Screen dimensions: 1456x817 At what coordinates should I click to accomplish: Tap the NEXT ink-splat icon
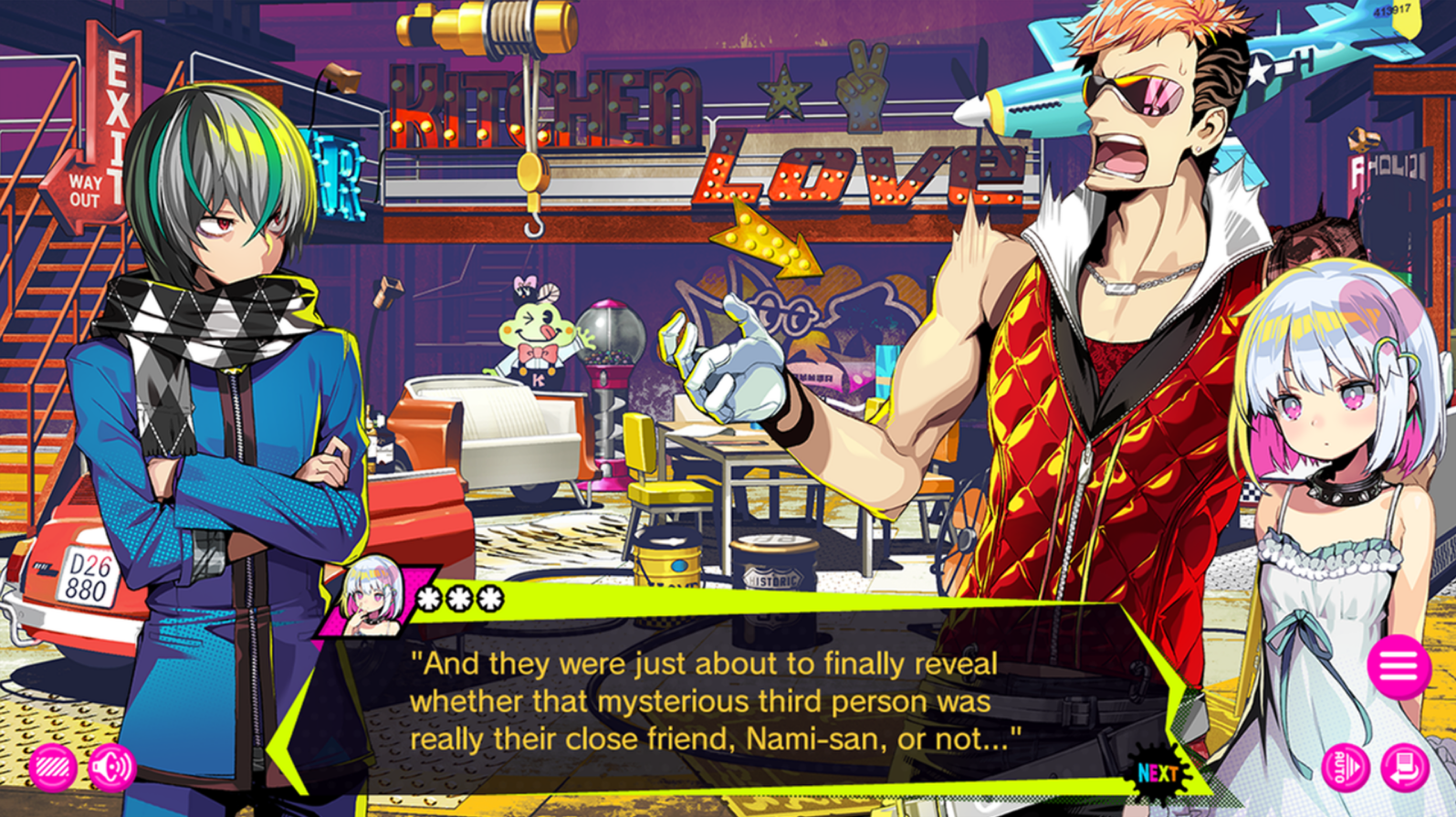(x=1158, y=771)
